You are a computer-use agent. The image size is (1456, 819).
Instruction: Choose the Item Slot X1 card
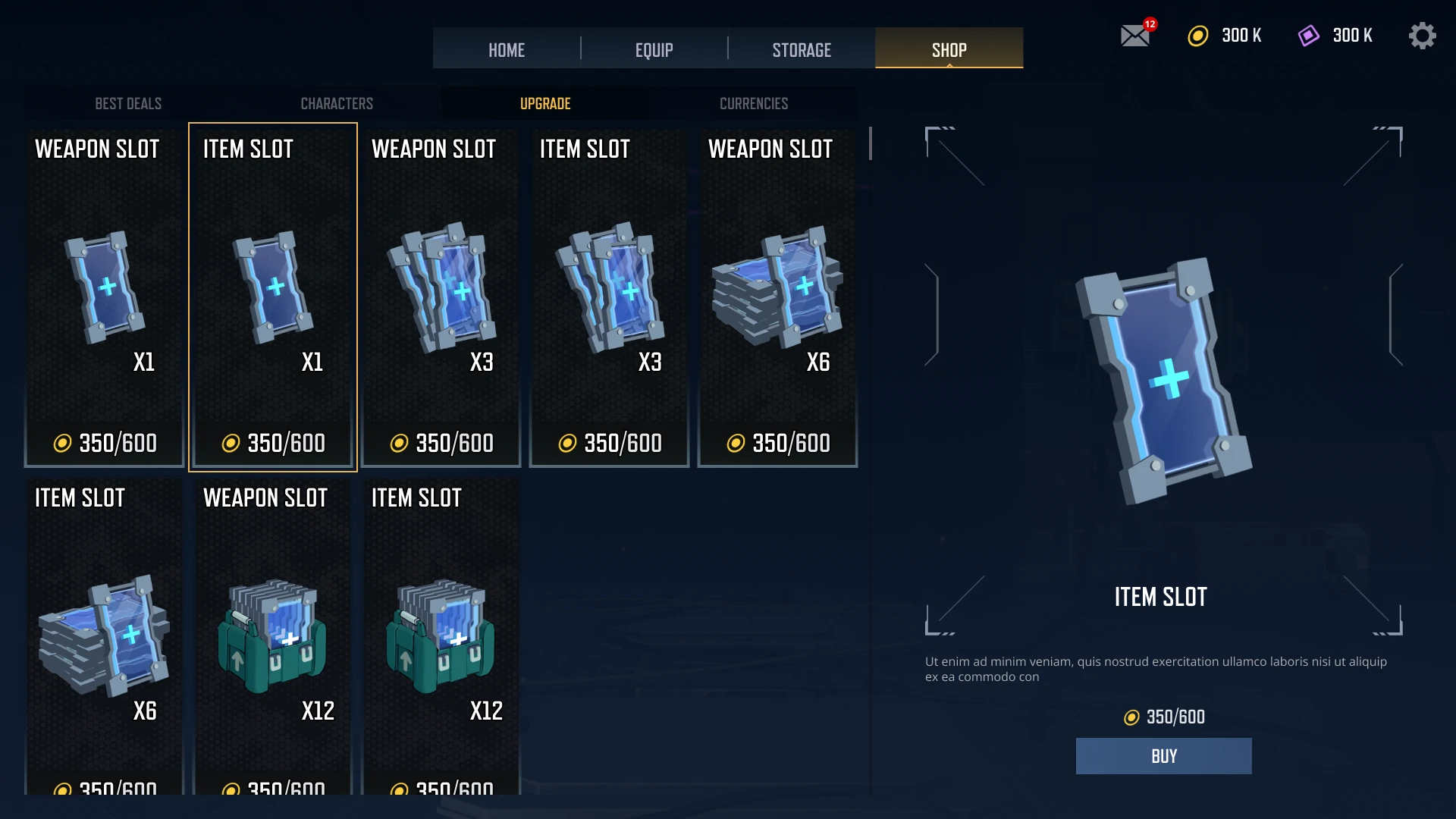click(x=273, y=297)
